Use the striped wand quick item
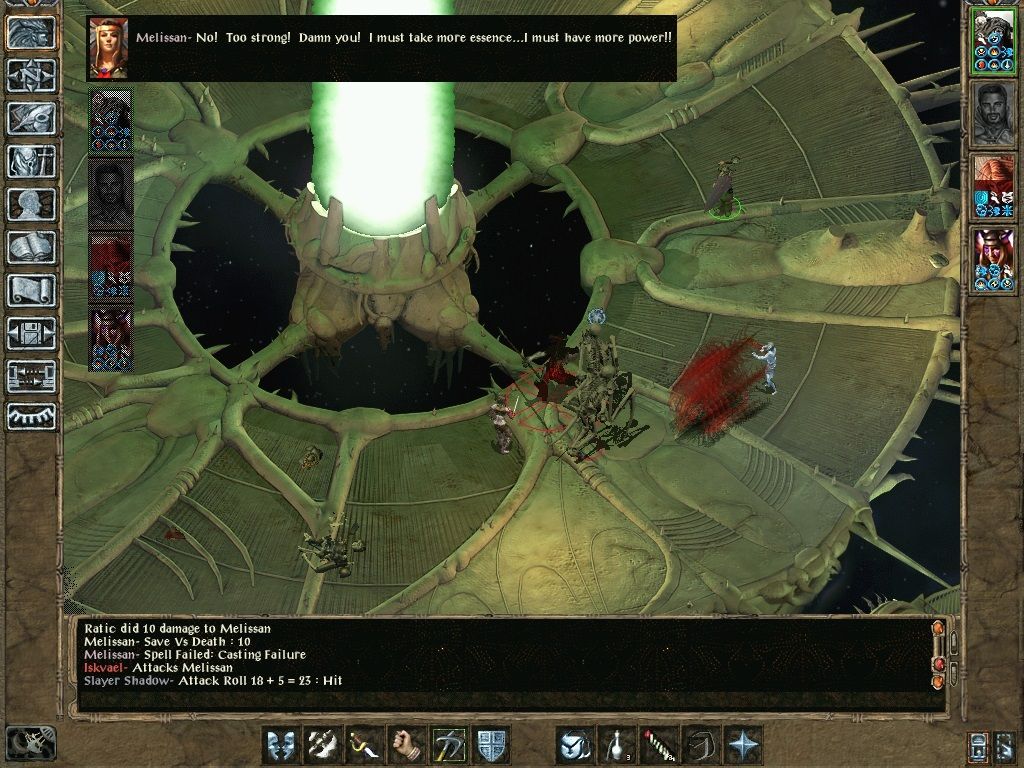 click(659, 745)
